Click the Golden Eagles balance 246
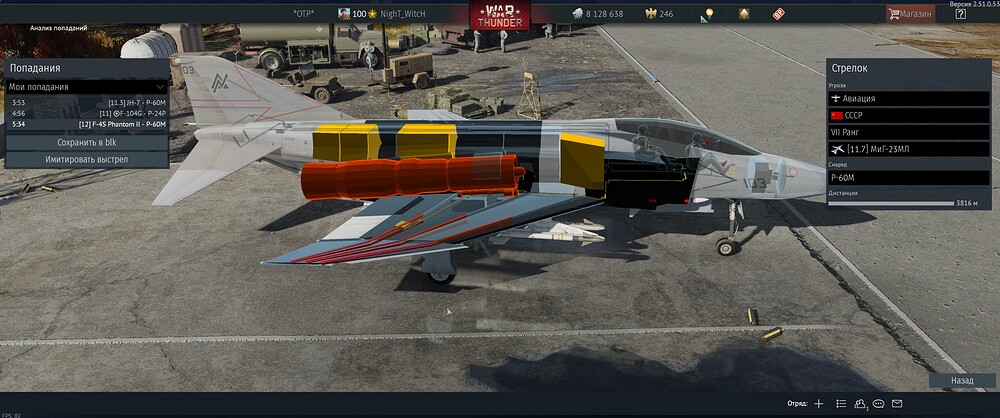The width and height of the screenshot is (1000, 418). (x=658, y=14)
